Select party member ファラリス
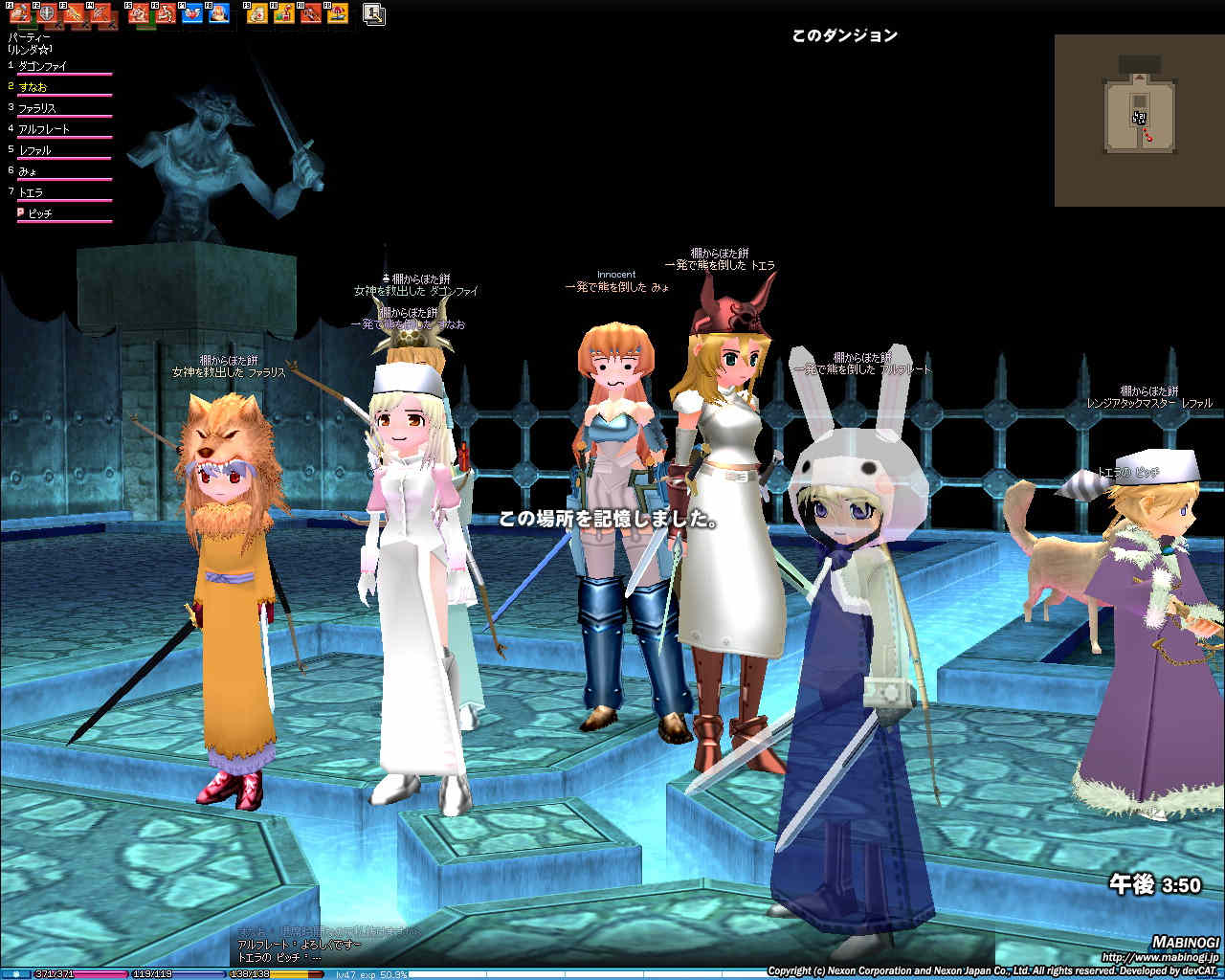This screenshot has width=1225, height=980. (37, 108)
